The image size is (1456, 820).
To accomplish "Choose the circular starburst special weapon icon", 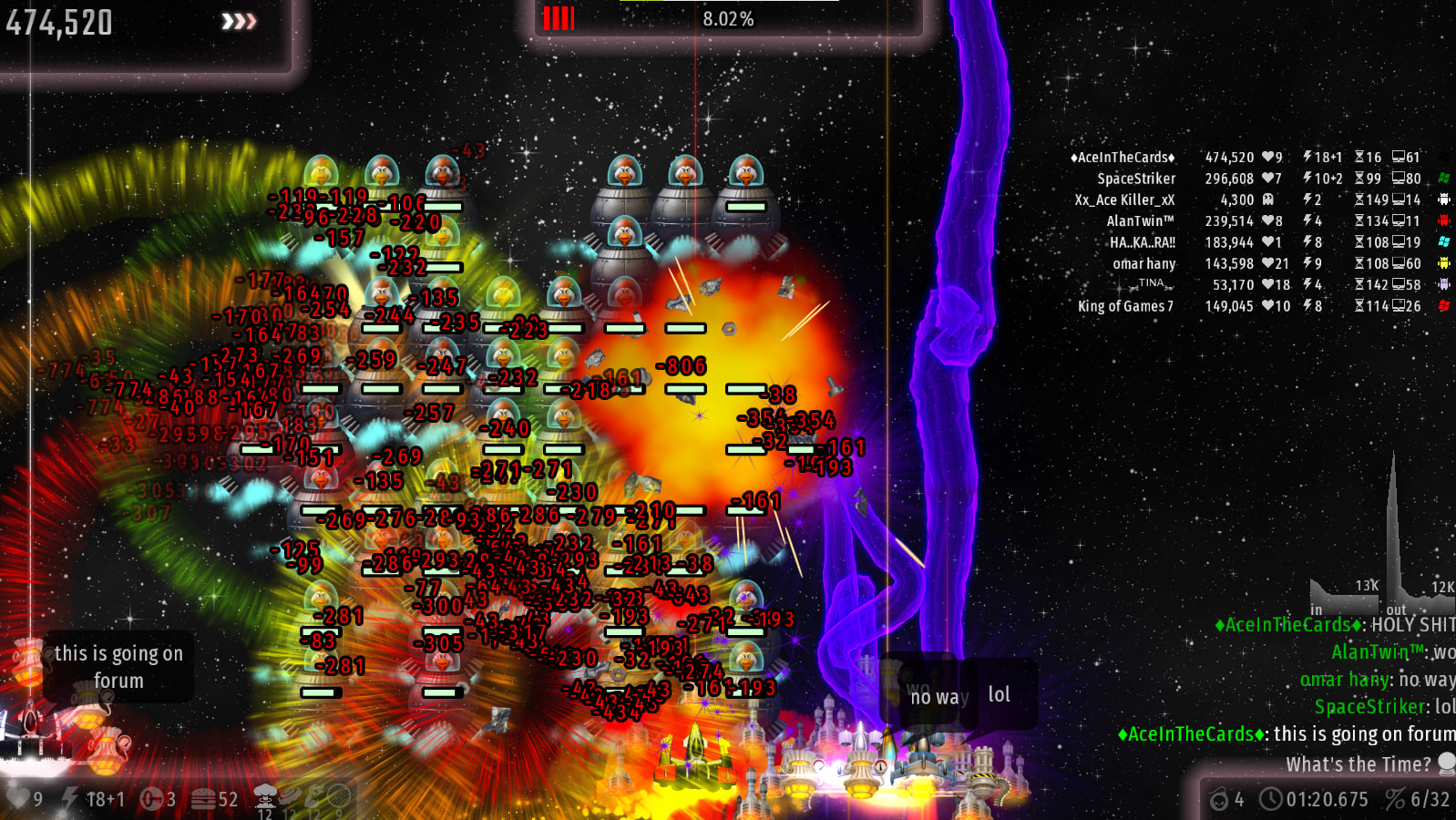I will point(338,795).
